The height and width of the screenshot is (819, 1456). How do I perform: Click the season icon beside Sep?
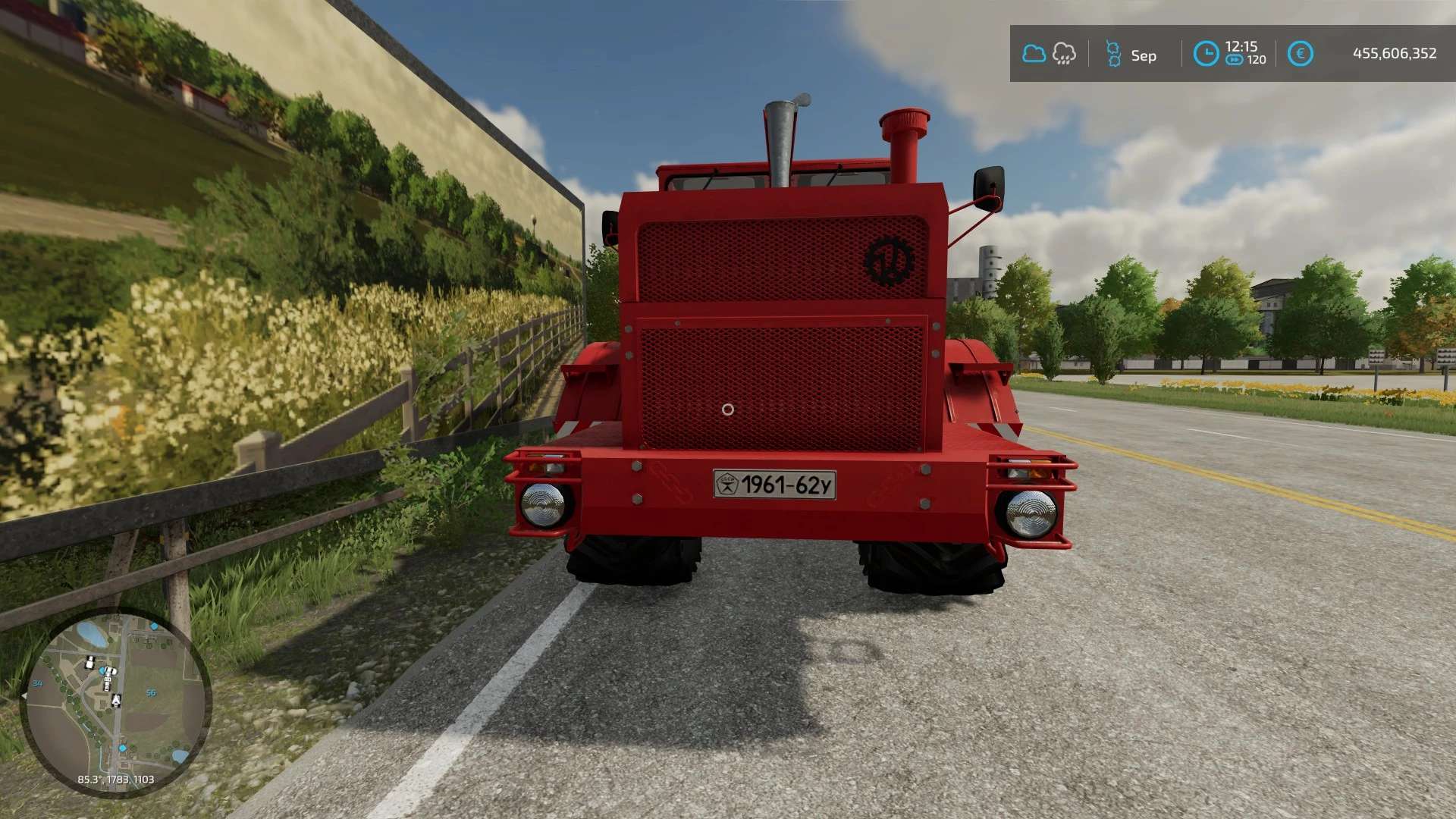click(x=1113, y=54)
